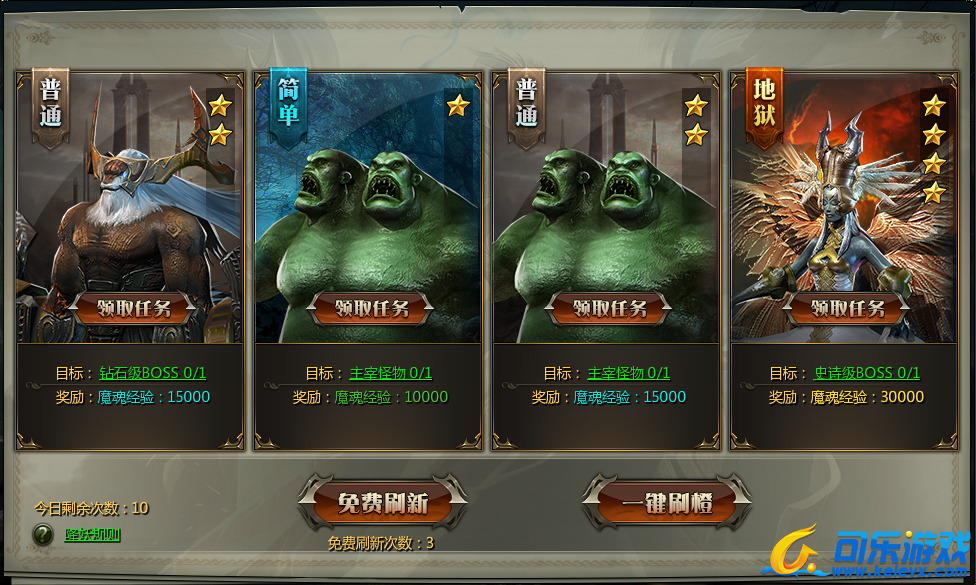Click the green question mark help icon
This screenshot has width=976, height=585.
click(43, 535)
